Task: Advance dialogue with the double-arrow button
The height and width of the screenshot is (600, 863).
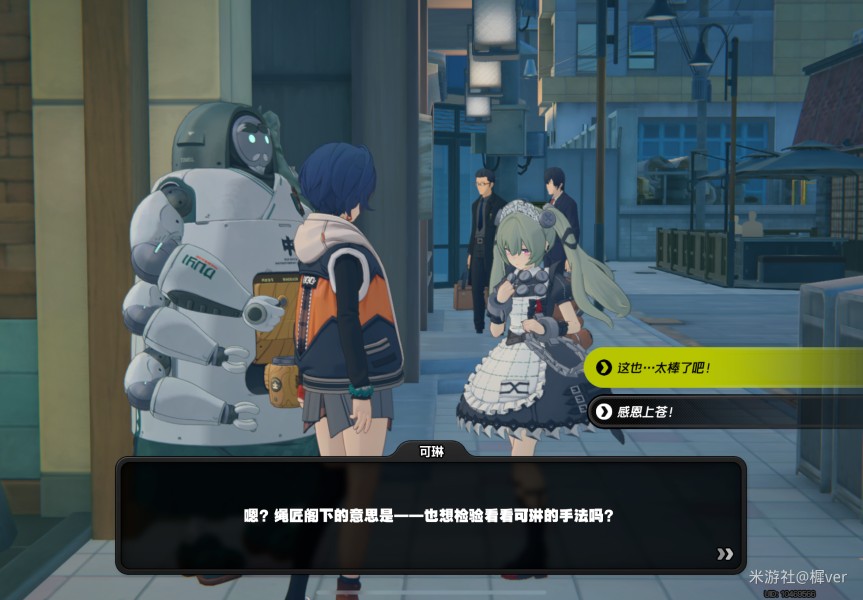Action: (x=725, y=554)
